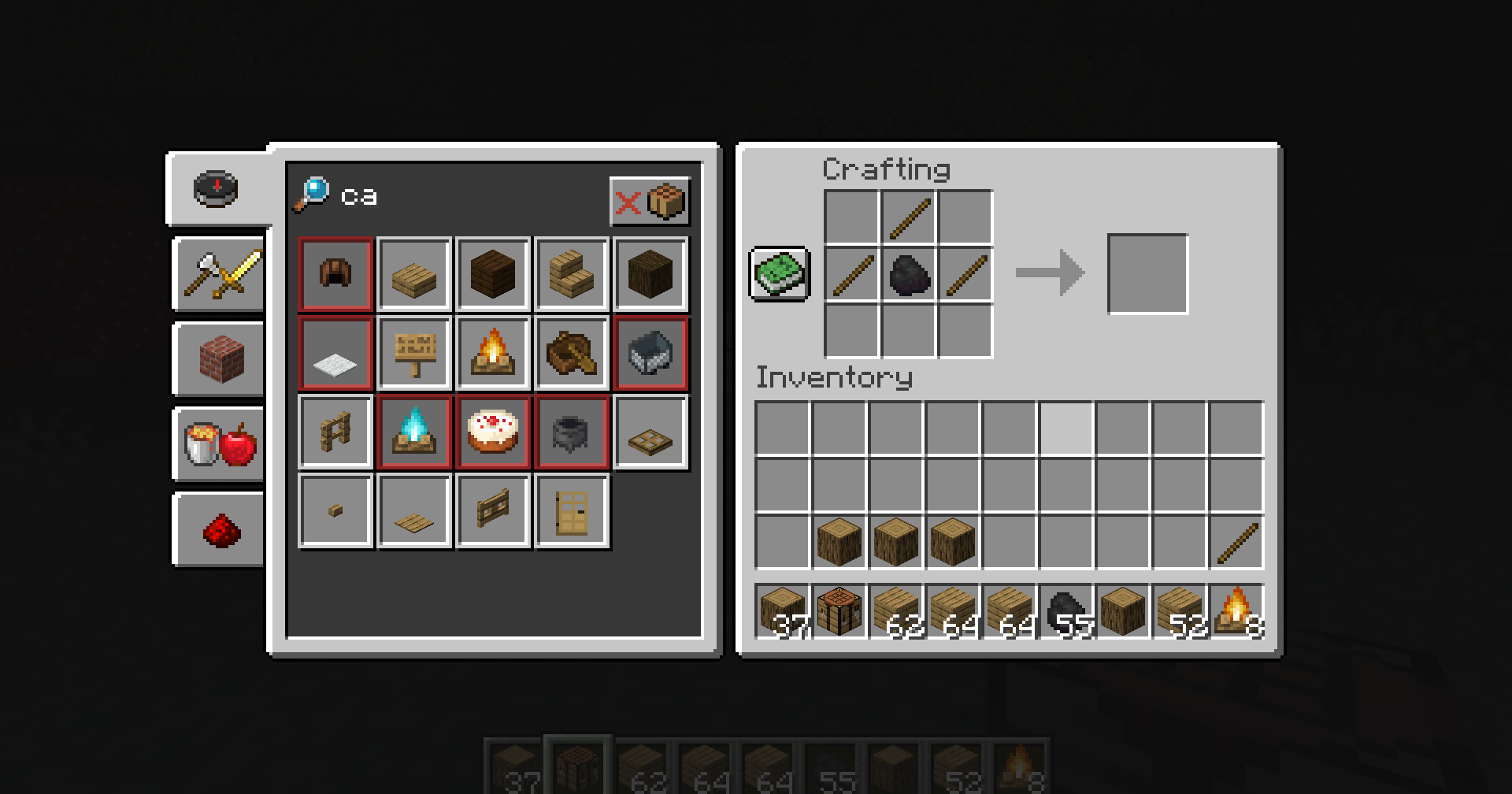Choose the campfire recipe
The width and height of the screenshot is (1512, 794).
(x=493, y=353)
